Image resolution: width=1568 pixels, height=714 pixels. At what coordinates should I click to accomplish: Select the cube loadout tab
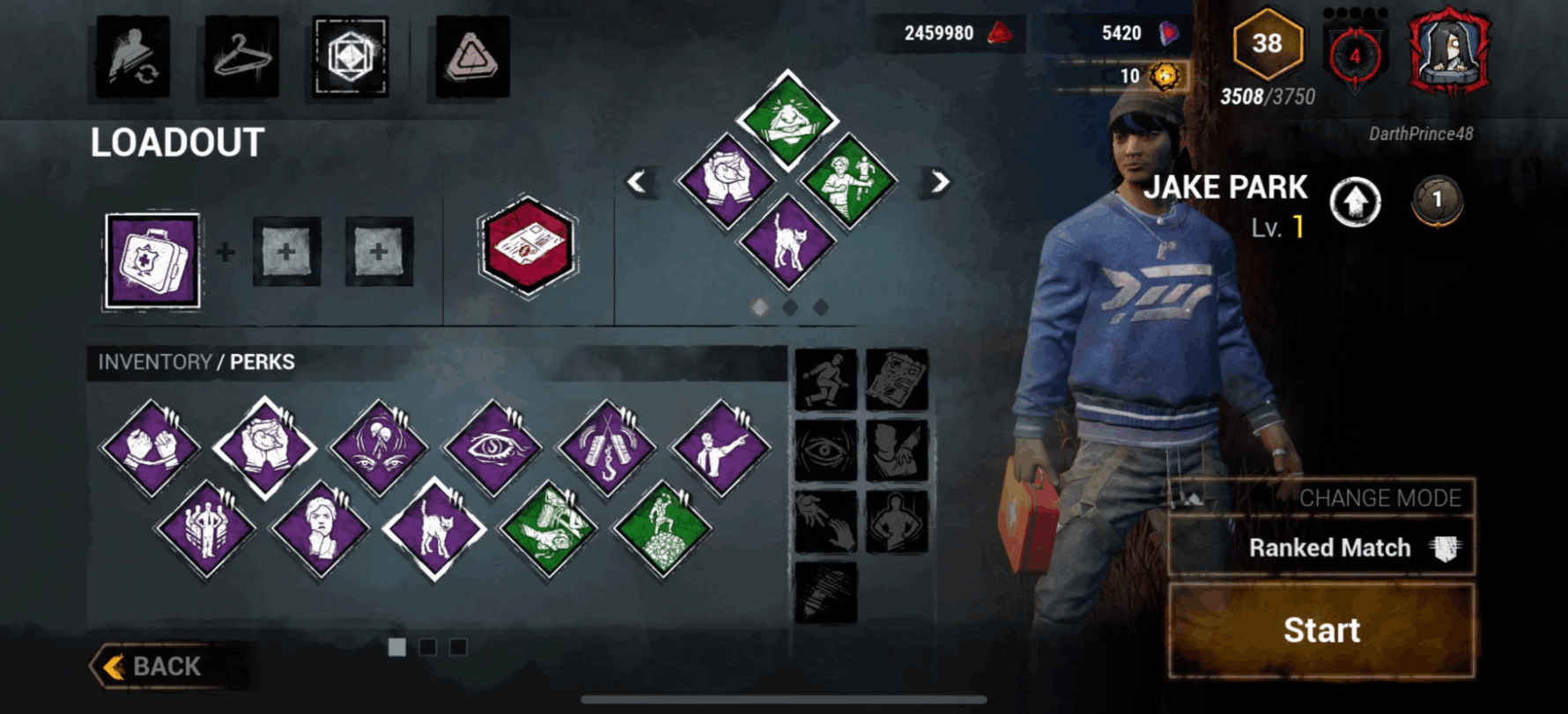(351, 57)
